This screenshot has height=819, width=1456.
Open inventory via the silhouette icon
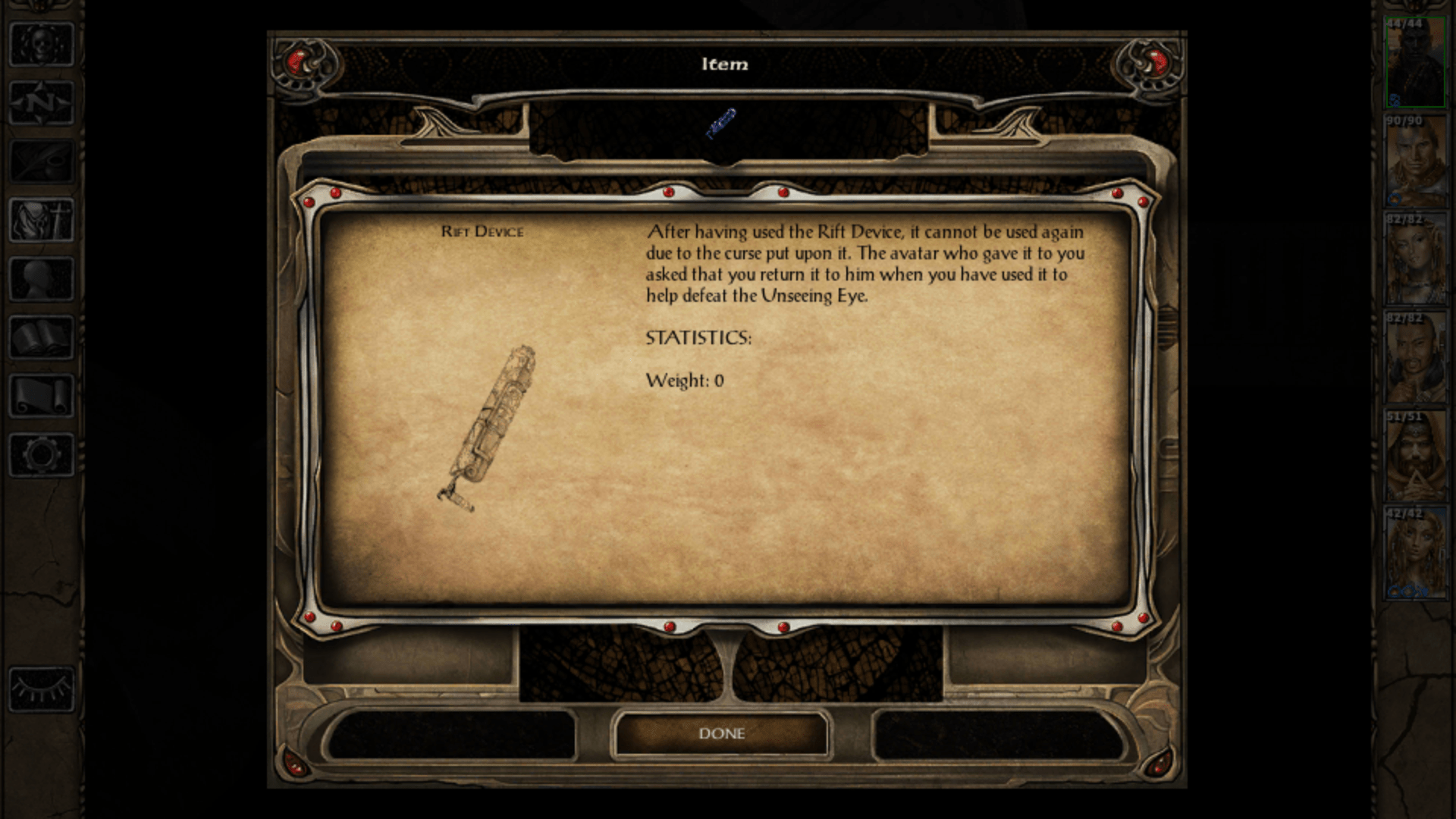(40, 277)
